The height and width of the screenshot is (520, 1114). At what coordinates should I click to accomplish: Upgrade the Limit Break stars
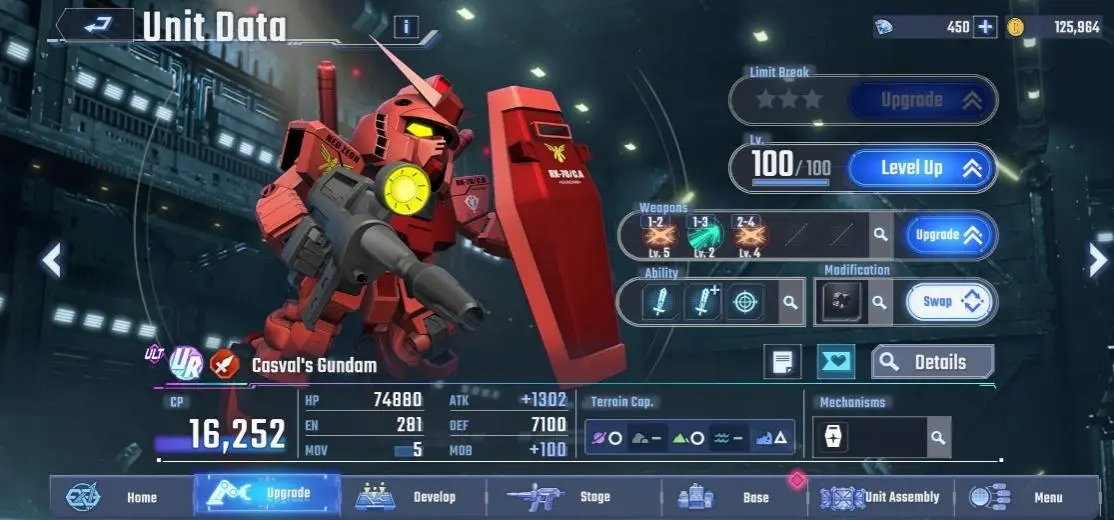click(x=922, y=99)
